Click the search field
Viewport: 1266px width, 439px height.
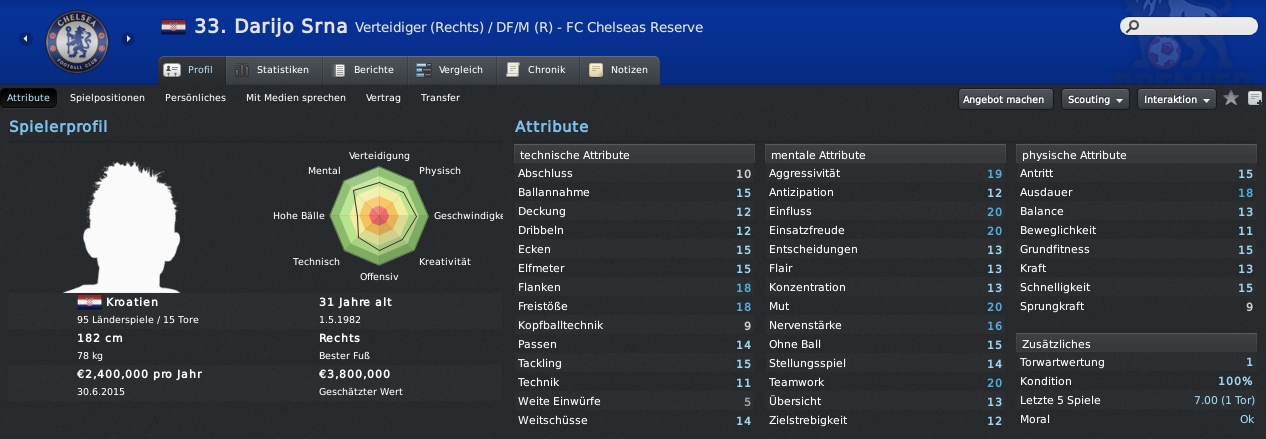coord(1190,27)
